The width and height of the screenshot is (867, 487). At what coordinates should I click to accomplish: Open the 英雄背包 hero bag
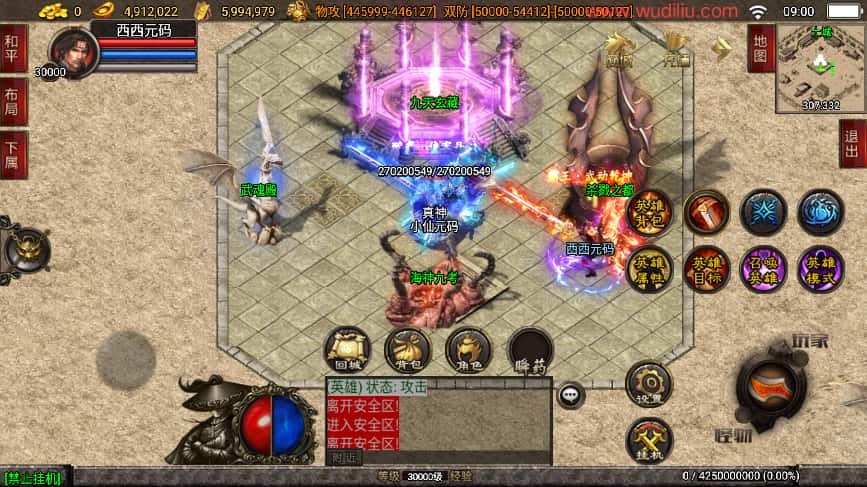point(649,212)
